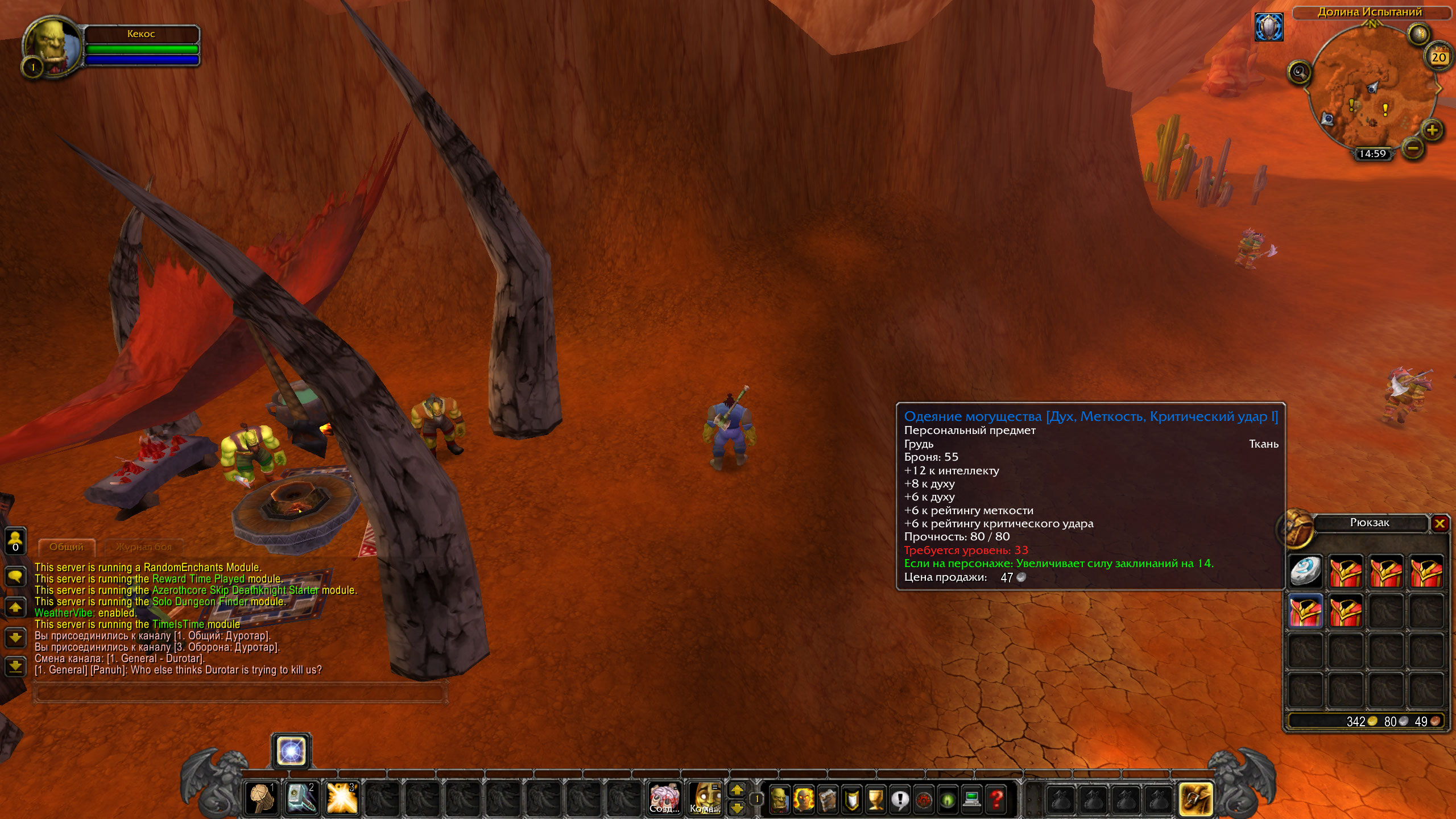Cast the golden burst spell in slot 3
This screenshot has height=819, width=1456.
click(x=342, y=798)
